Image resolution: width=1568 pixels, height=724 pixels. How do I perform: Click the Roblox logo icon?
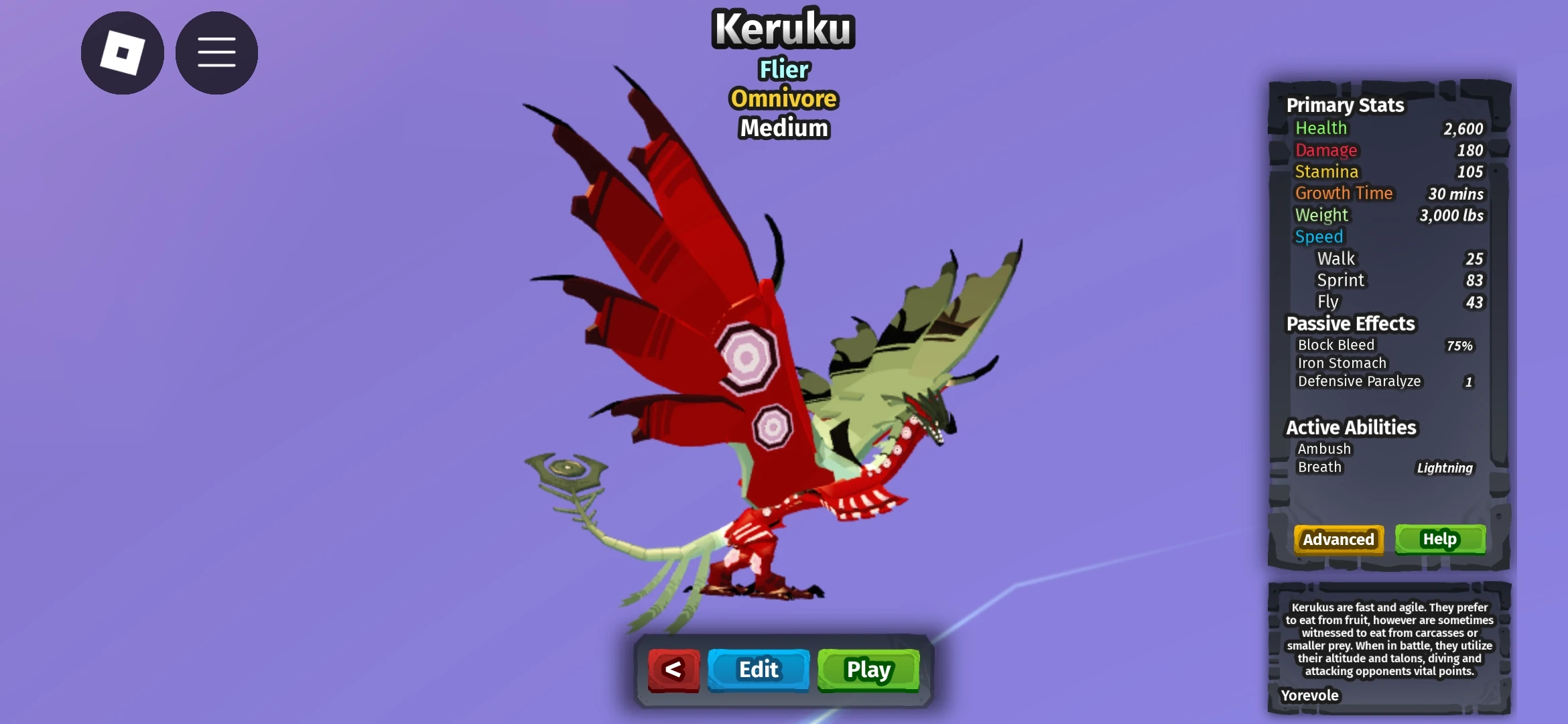[x=123, y=52]
